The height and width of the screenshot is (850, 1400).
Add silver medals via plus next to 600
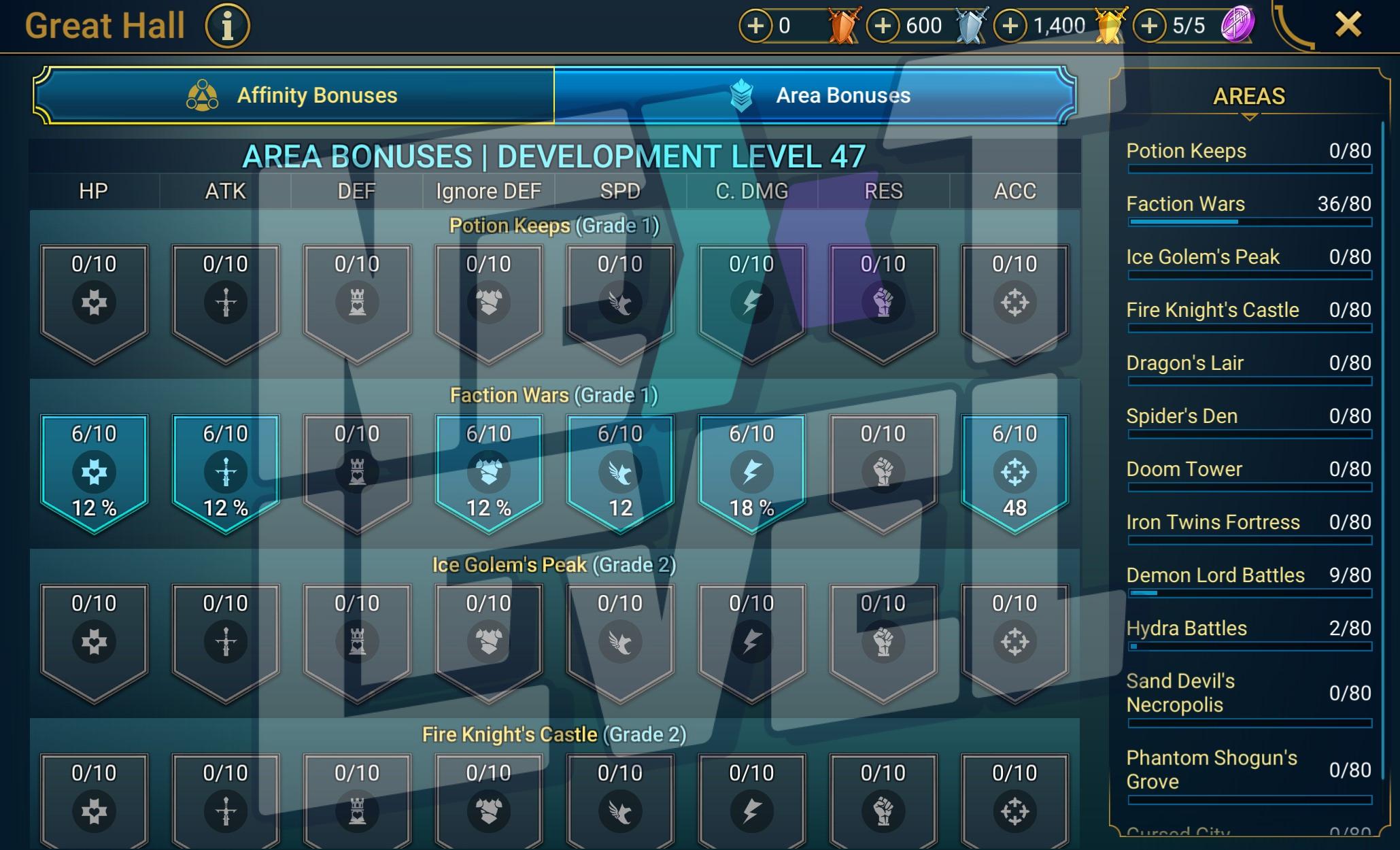click(x=883, y=26)
